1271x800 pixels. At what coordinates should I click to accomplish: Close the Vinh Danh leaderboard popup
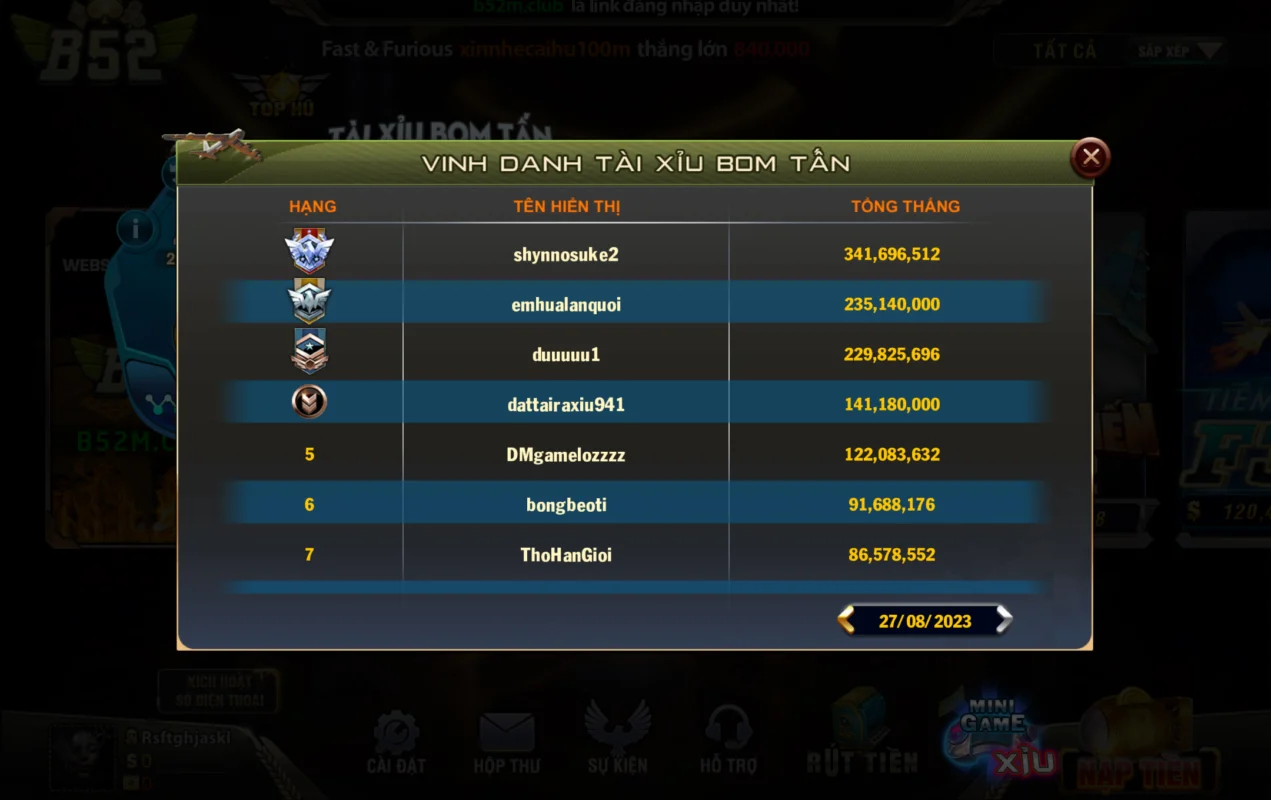coord(1090,157)
